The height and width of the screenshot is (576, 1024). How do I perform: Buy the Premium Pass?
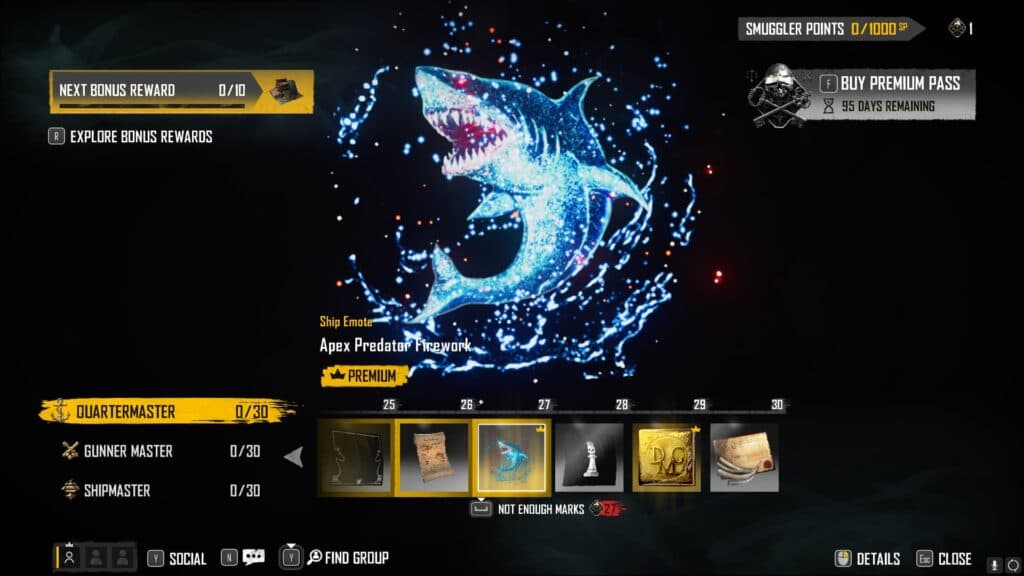click(888, 83)
